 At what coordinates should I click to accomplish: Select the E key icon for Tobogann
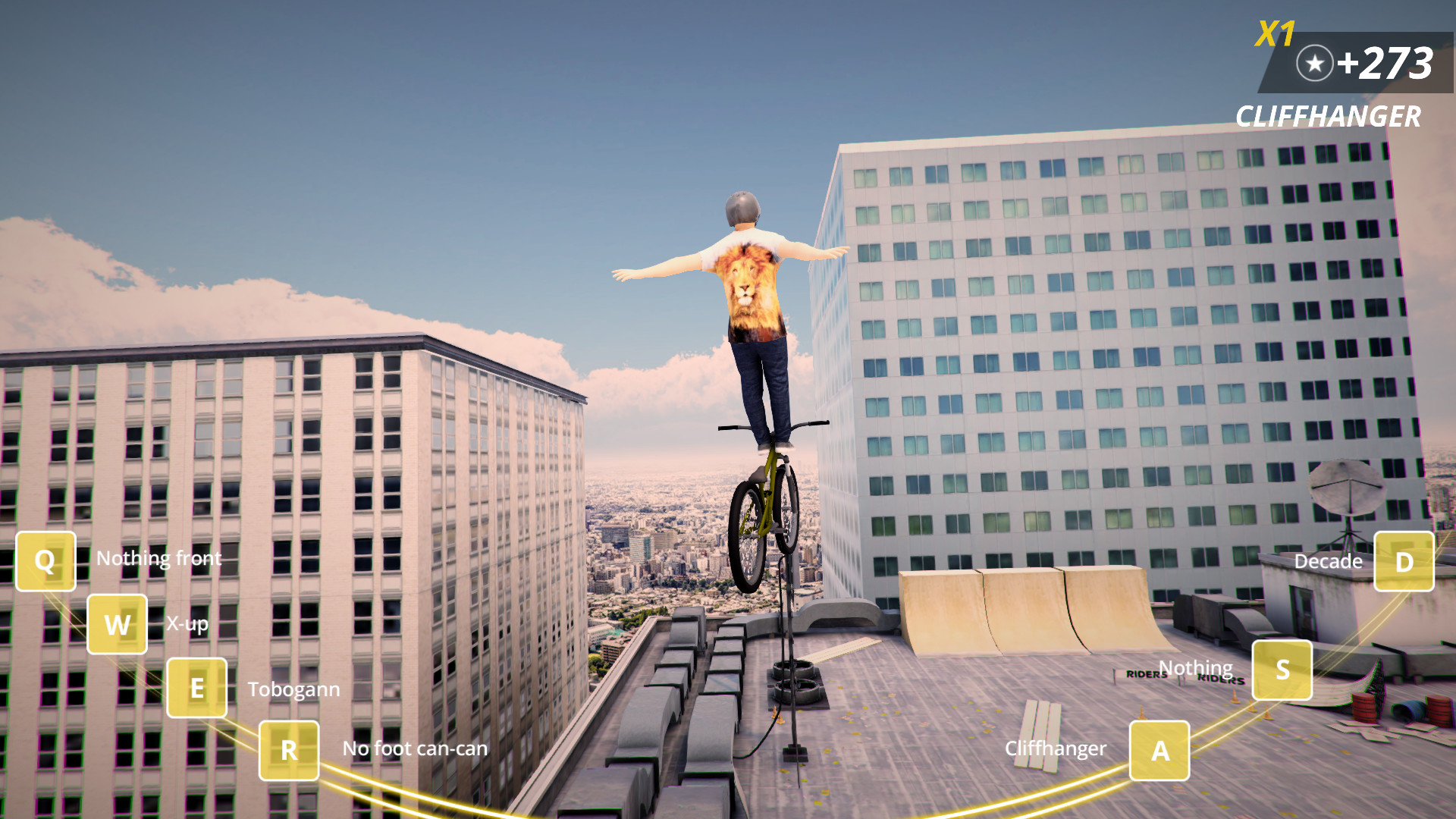coord(196,689)
